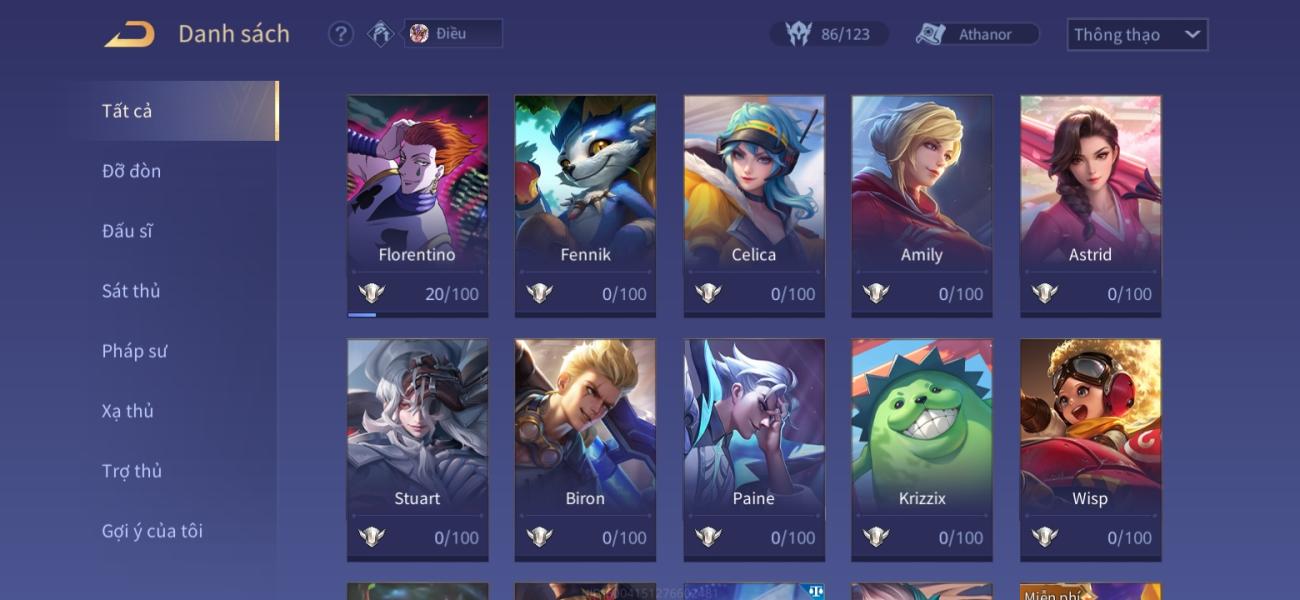Viewport: 1300px width, 600px height.
Task: Open the Gợi ý của tôi tab
Action: pos(152,531)
